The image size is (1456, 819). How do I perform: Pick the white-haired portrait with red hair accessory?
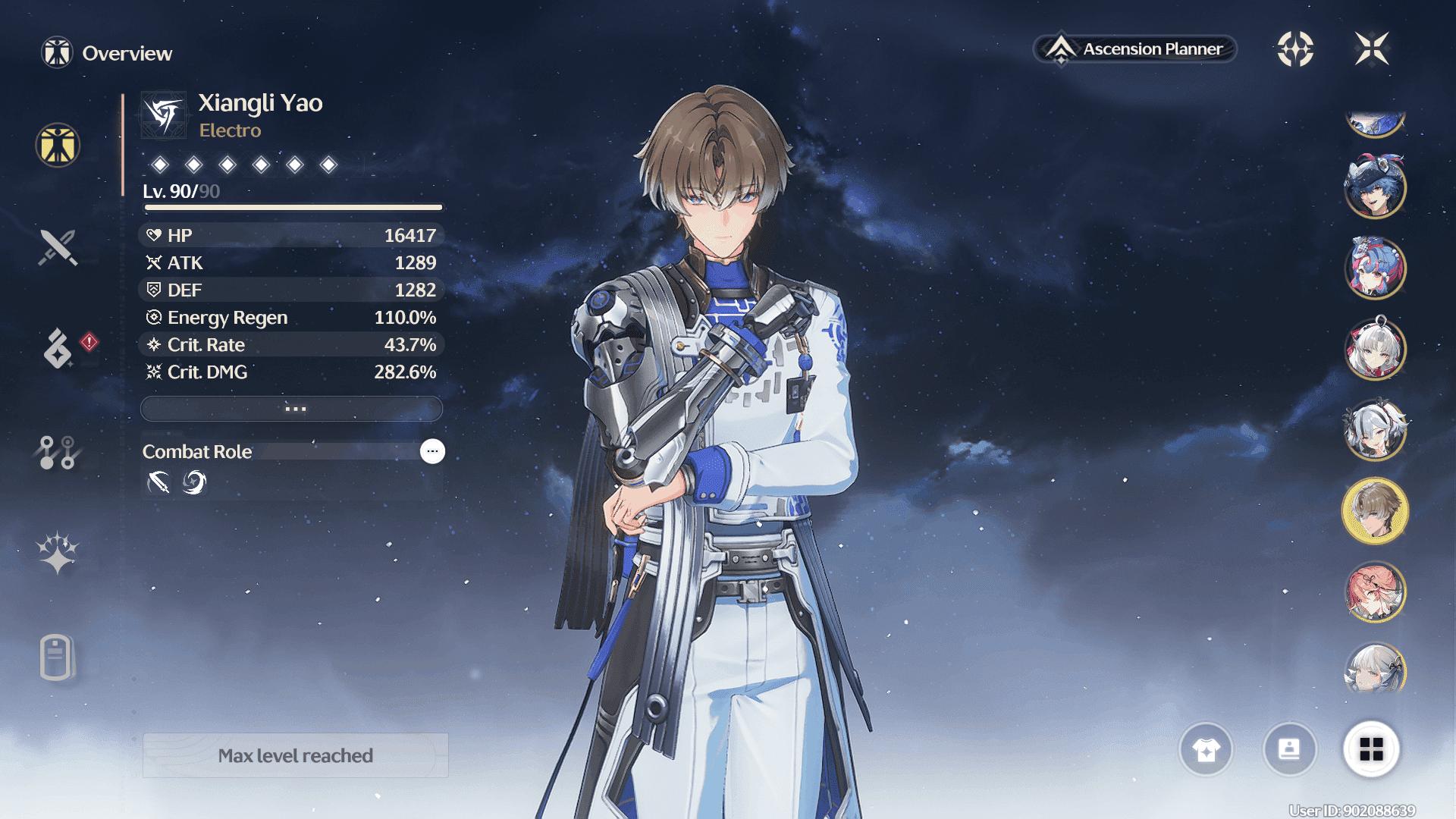coord(1375,349)
